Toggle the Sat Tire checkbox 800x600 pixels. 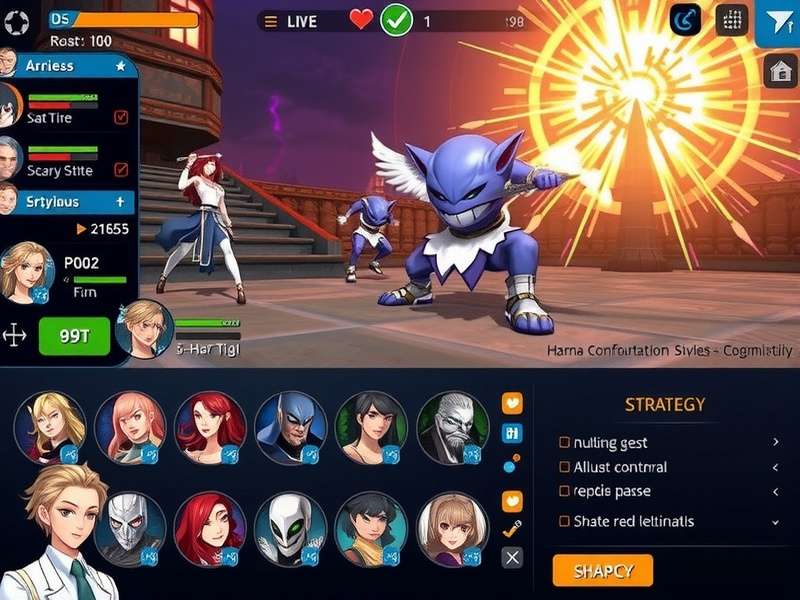click(121, 117)
